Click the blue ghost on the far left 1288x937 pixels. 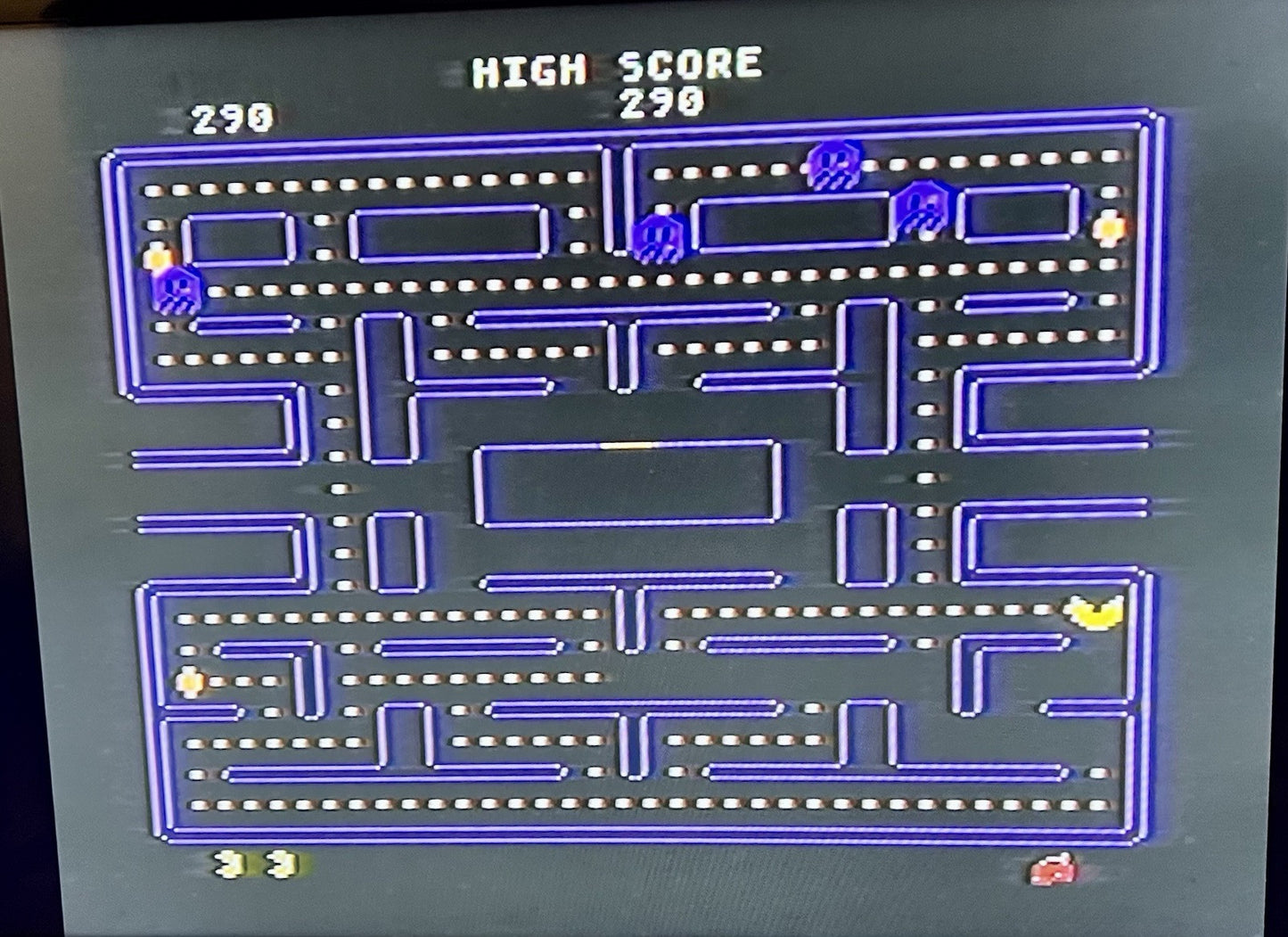click(176, 292)
